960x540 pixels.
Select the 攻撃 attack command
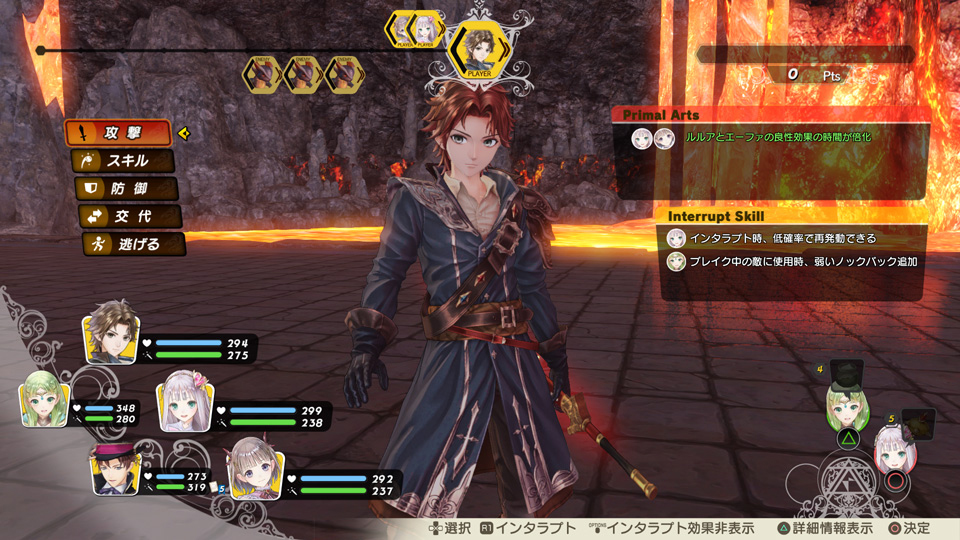(118, 133)
